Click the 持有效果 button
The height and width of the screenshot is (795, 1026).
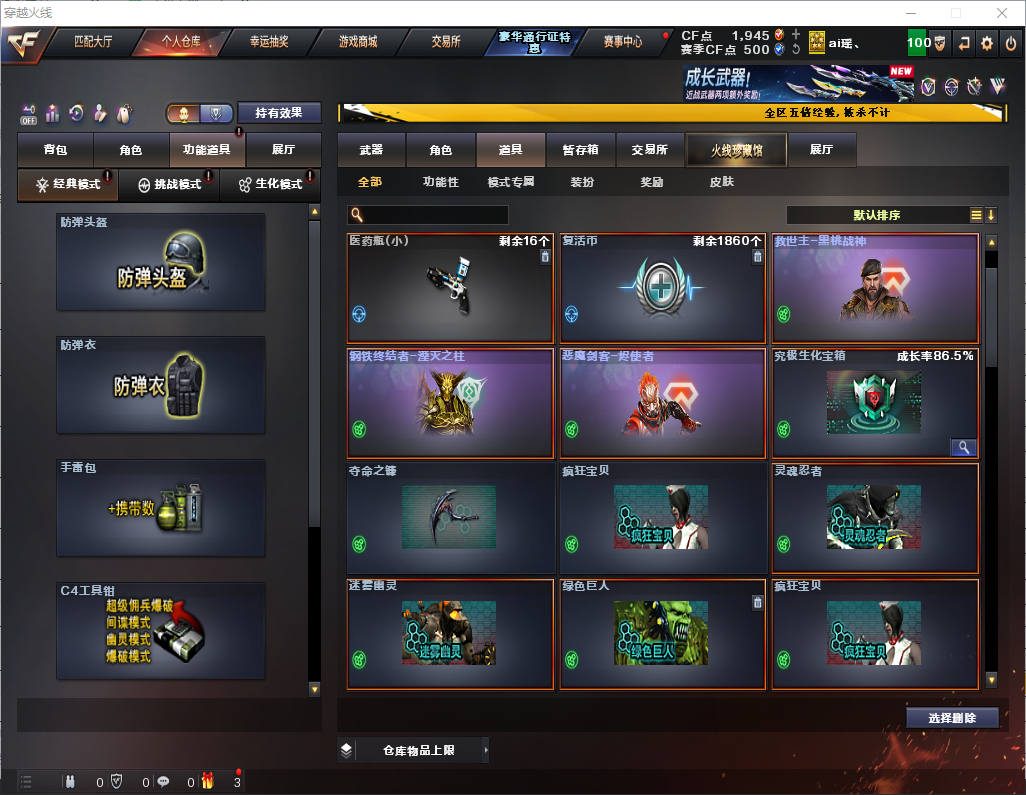pyautogui.click(x=279, y=113)
